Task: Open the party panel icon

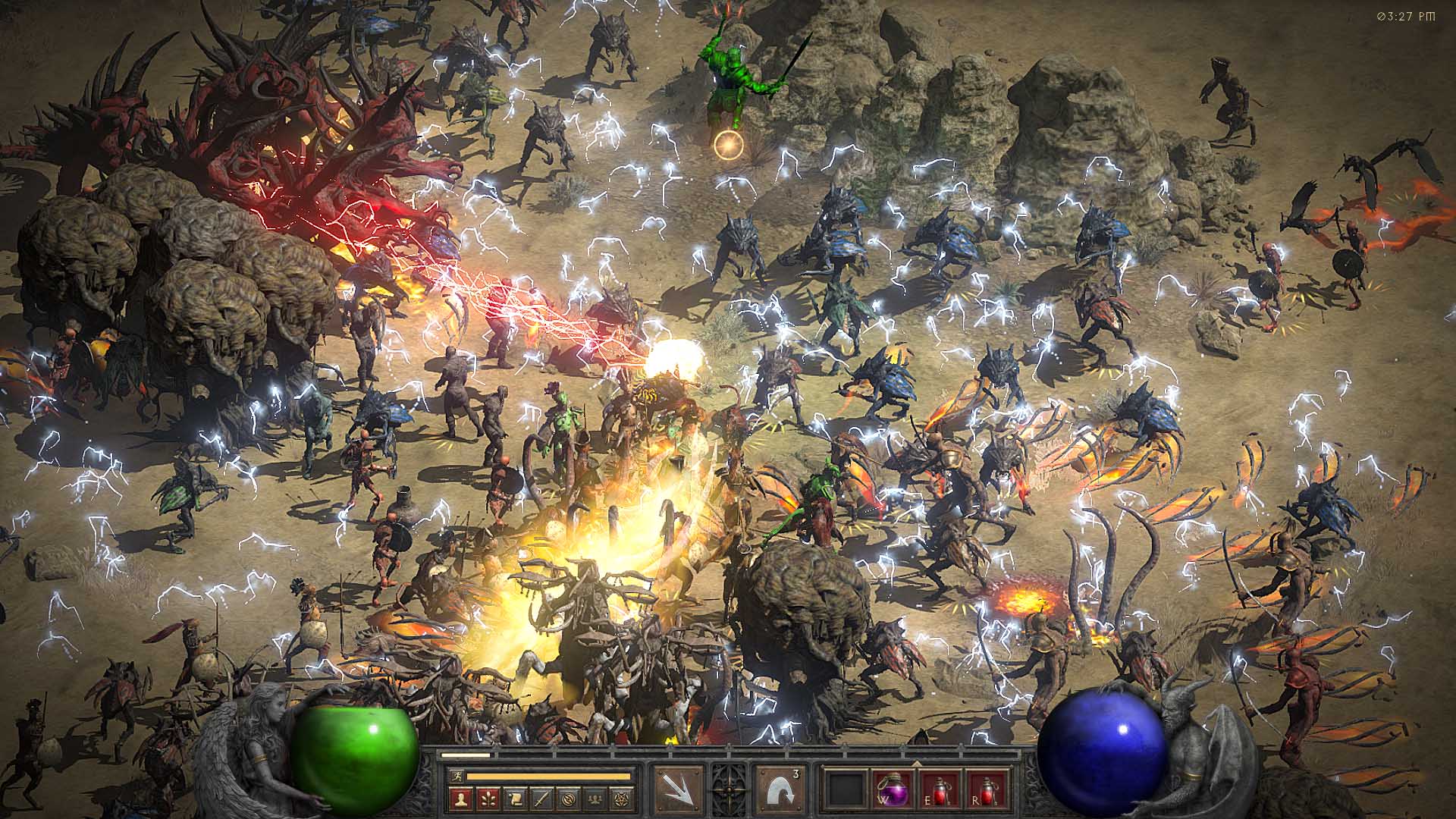Action: click(596, 798)
